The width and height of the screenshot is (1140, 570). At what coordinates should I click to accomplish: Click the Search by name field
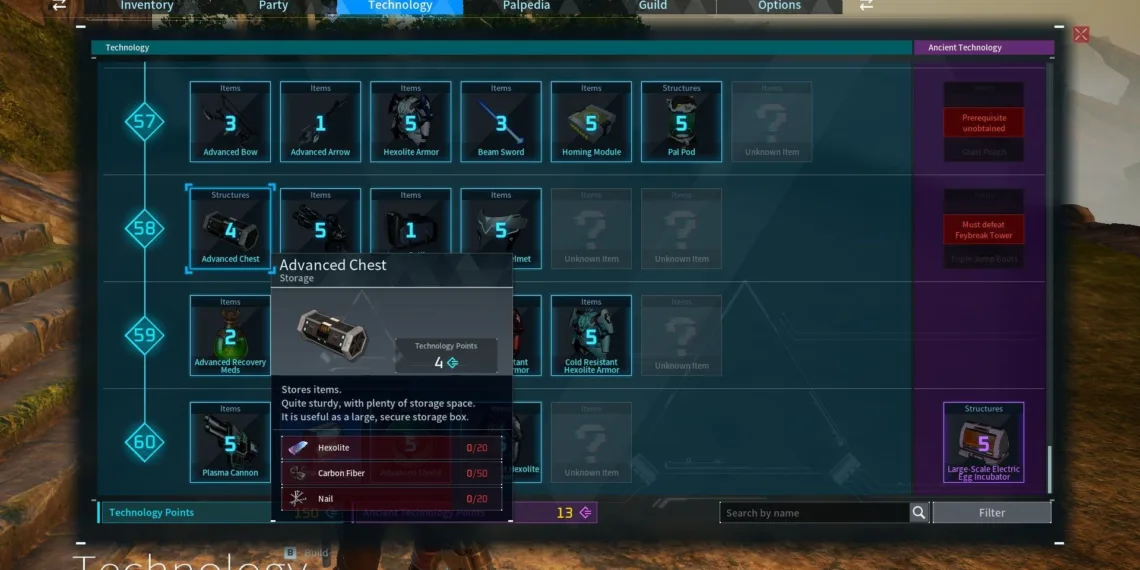814,513
